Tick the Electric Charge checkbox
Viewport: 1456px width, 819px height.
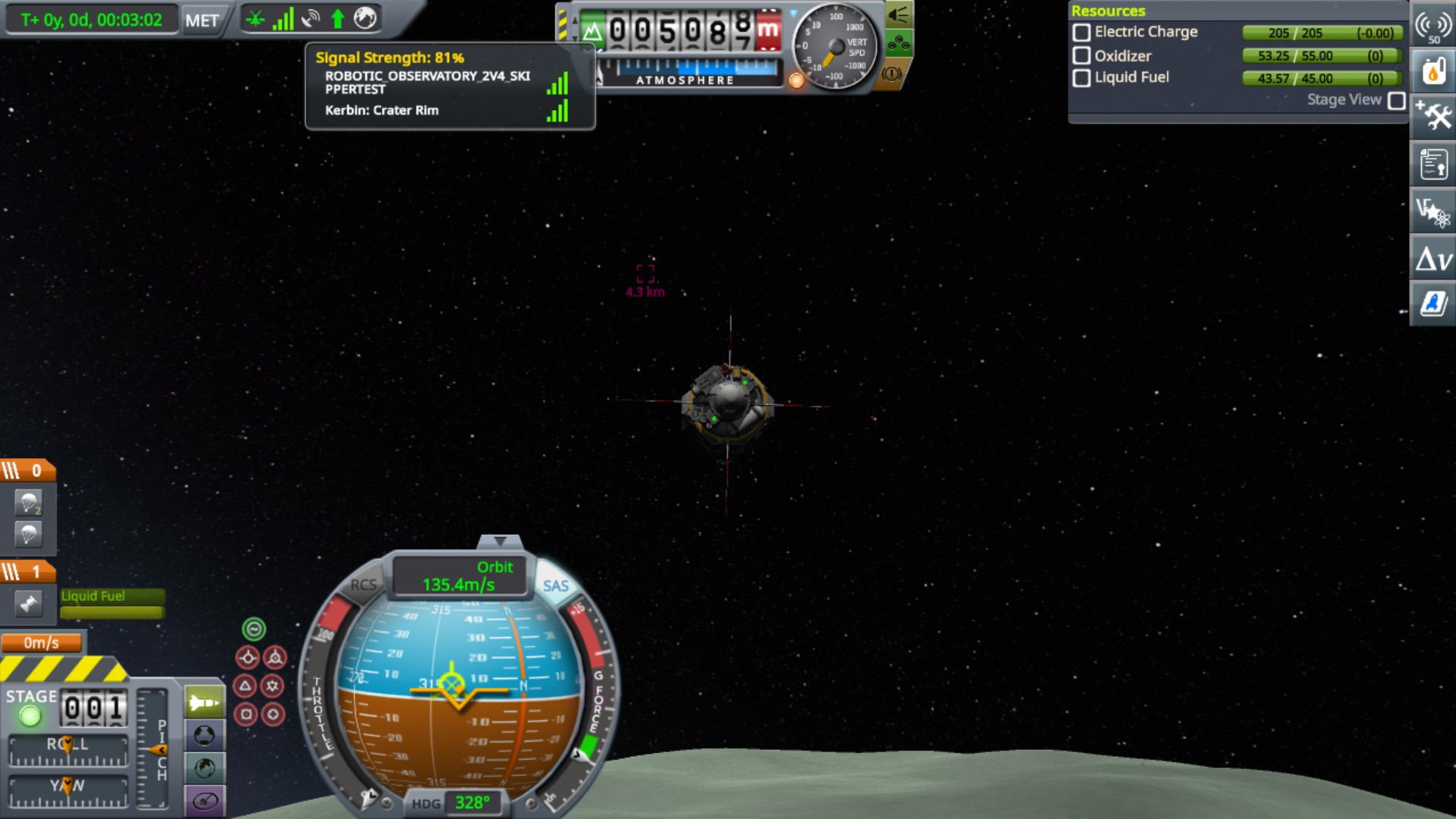click(1082, 33)
